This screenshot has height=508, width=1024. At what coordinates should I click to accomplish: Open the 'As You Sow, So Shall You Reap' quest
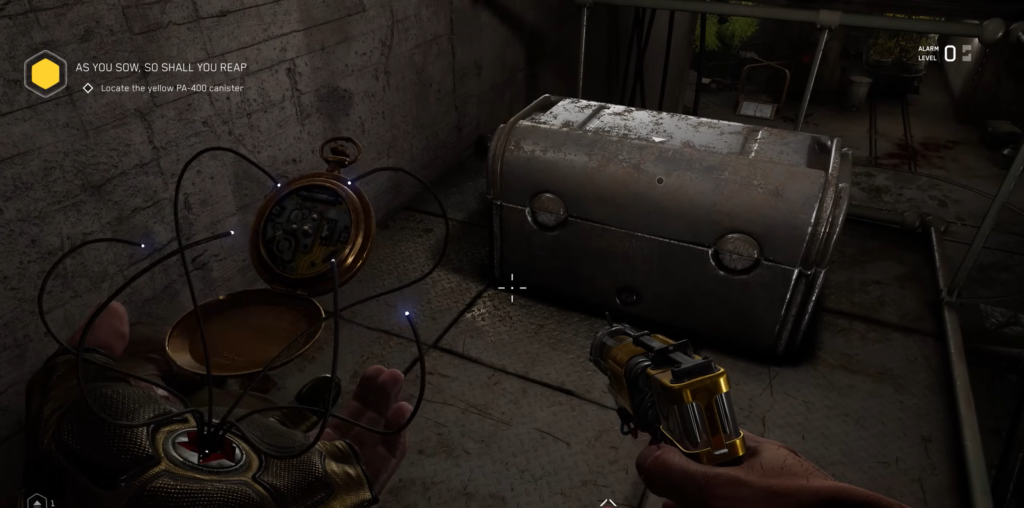pos(161,67)
